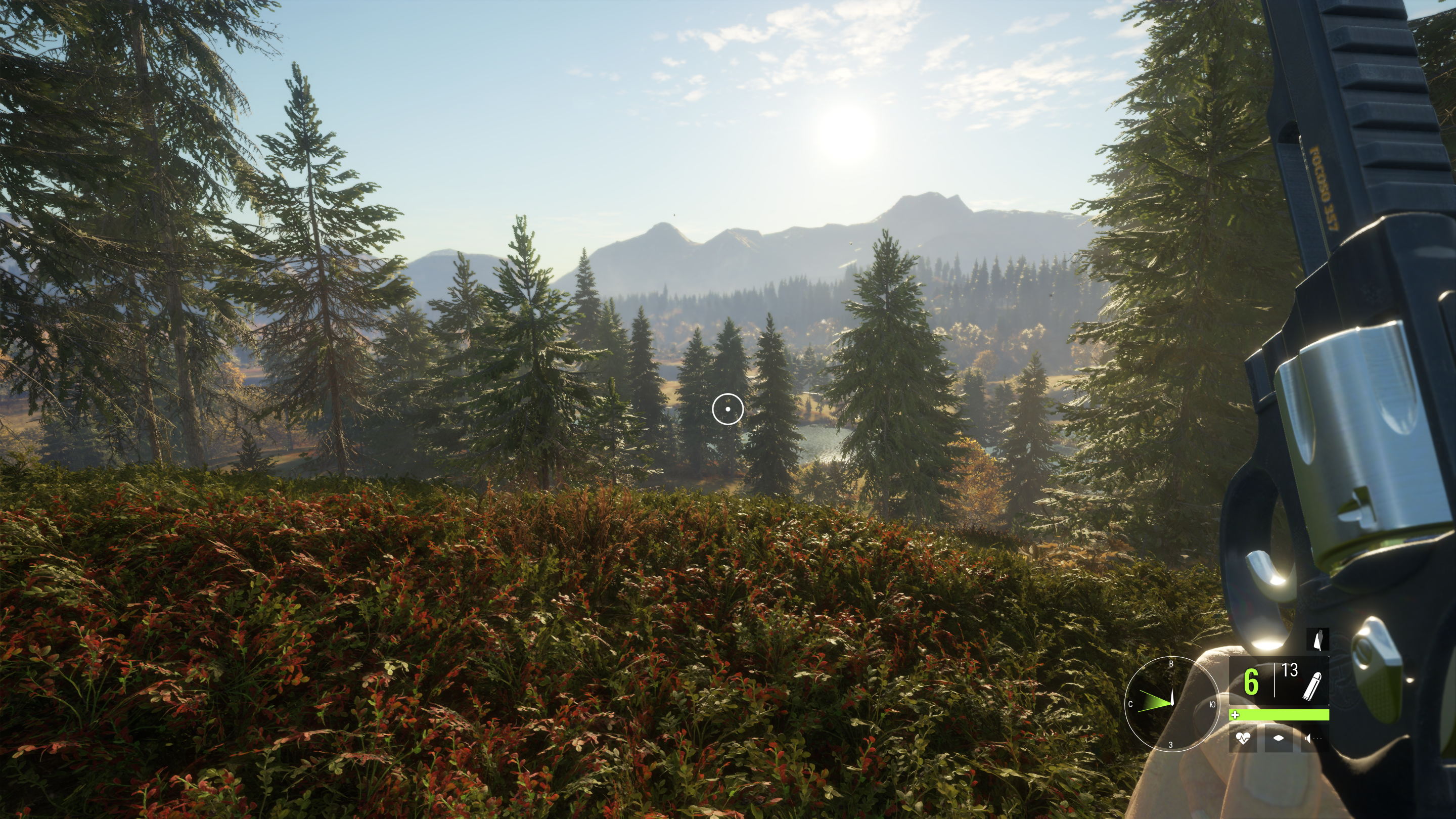1456x819 pixels.
Task: Select the heart rate indicator icon
Action: (1243, 738)
